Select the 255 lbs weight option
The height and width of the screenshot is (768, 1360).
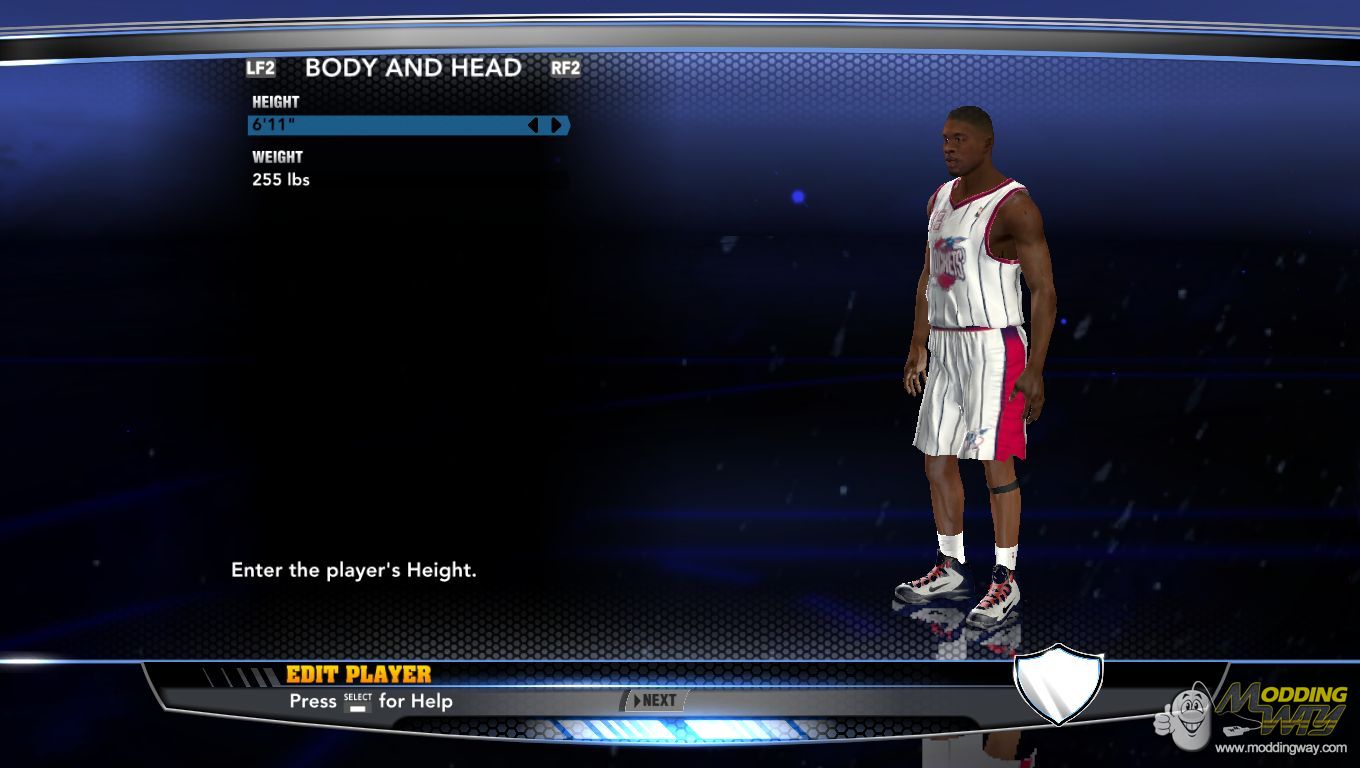281,180
